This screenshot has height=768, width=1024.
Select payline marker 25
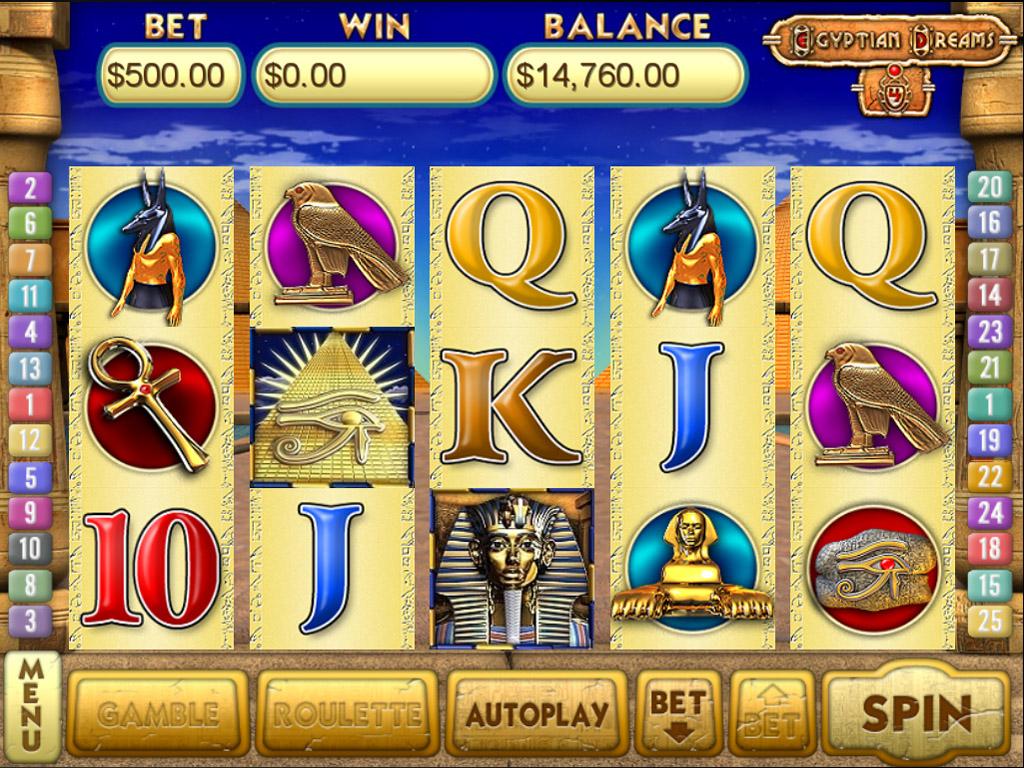pyautogui.click(x=989, y=621)
